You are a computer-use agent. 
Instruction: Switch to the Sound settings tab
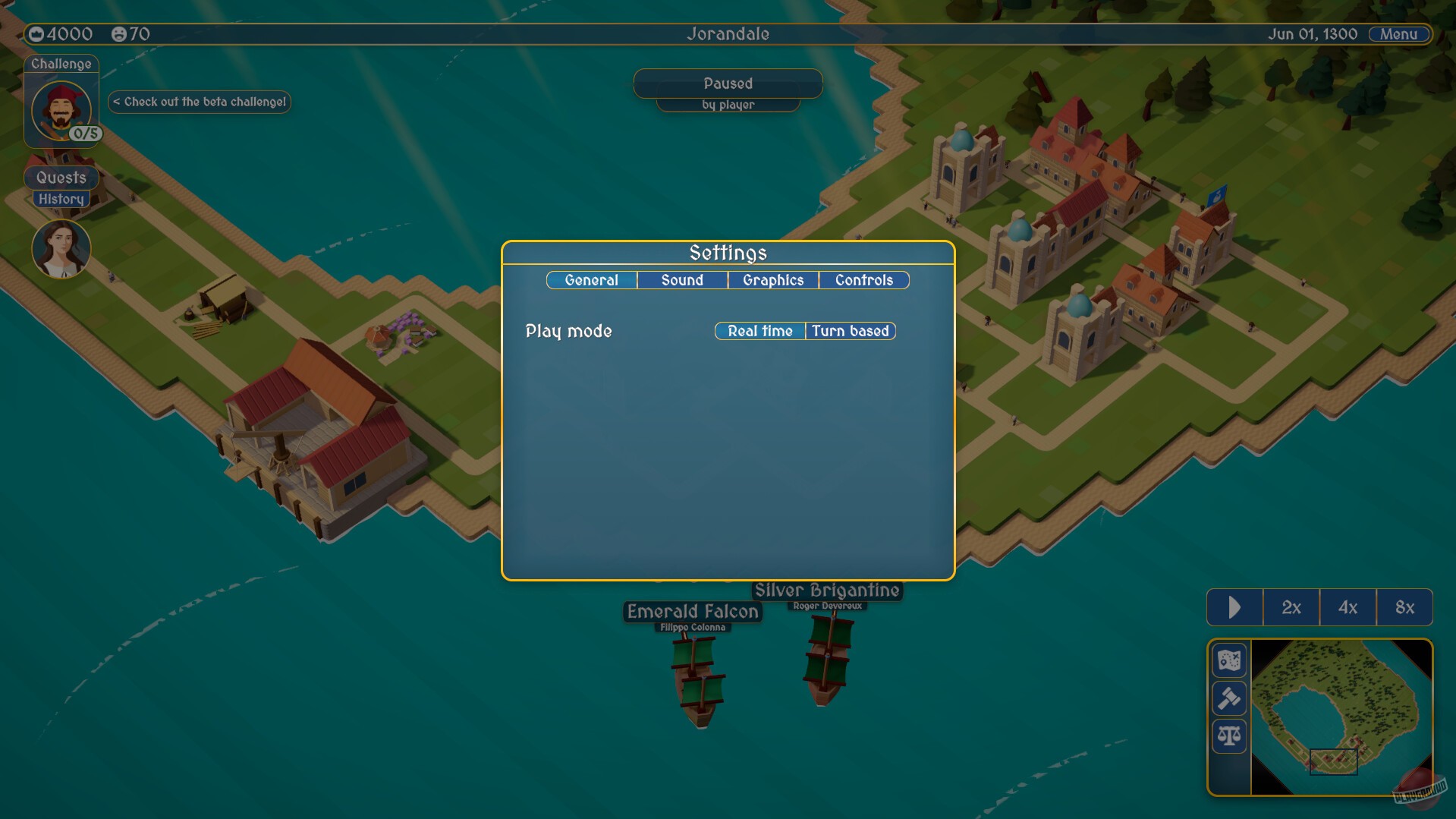[681, 280]
